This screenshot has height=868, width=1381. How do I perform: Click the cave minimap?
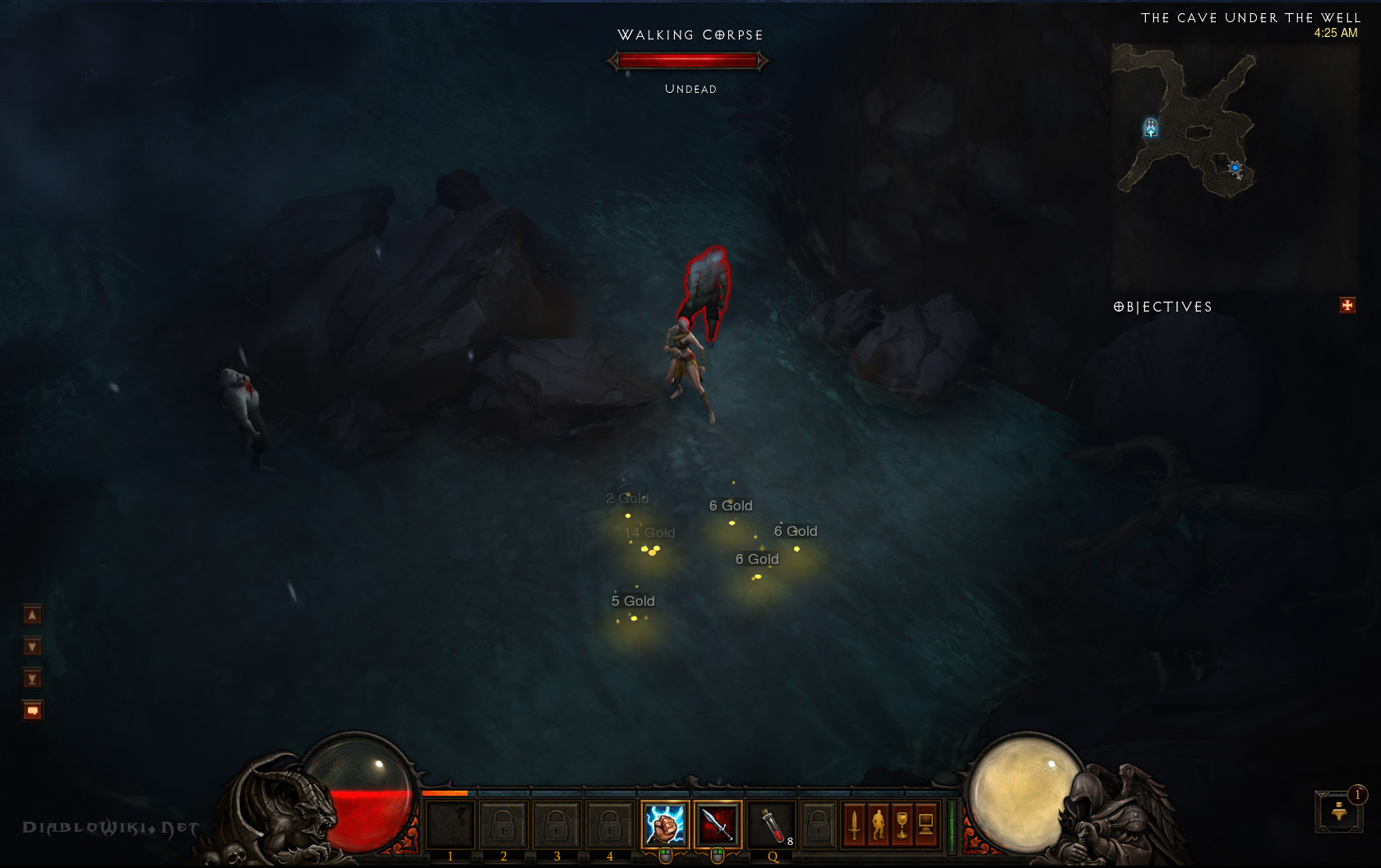pyautogui.click(x=1188, y=123)
